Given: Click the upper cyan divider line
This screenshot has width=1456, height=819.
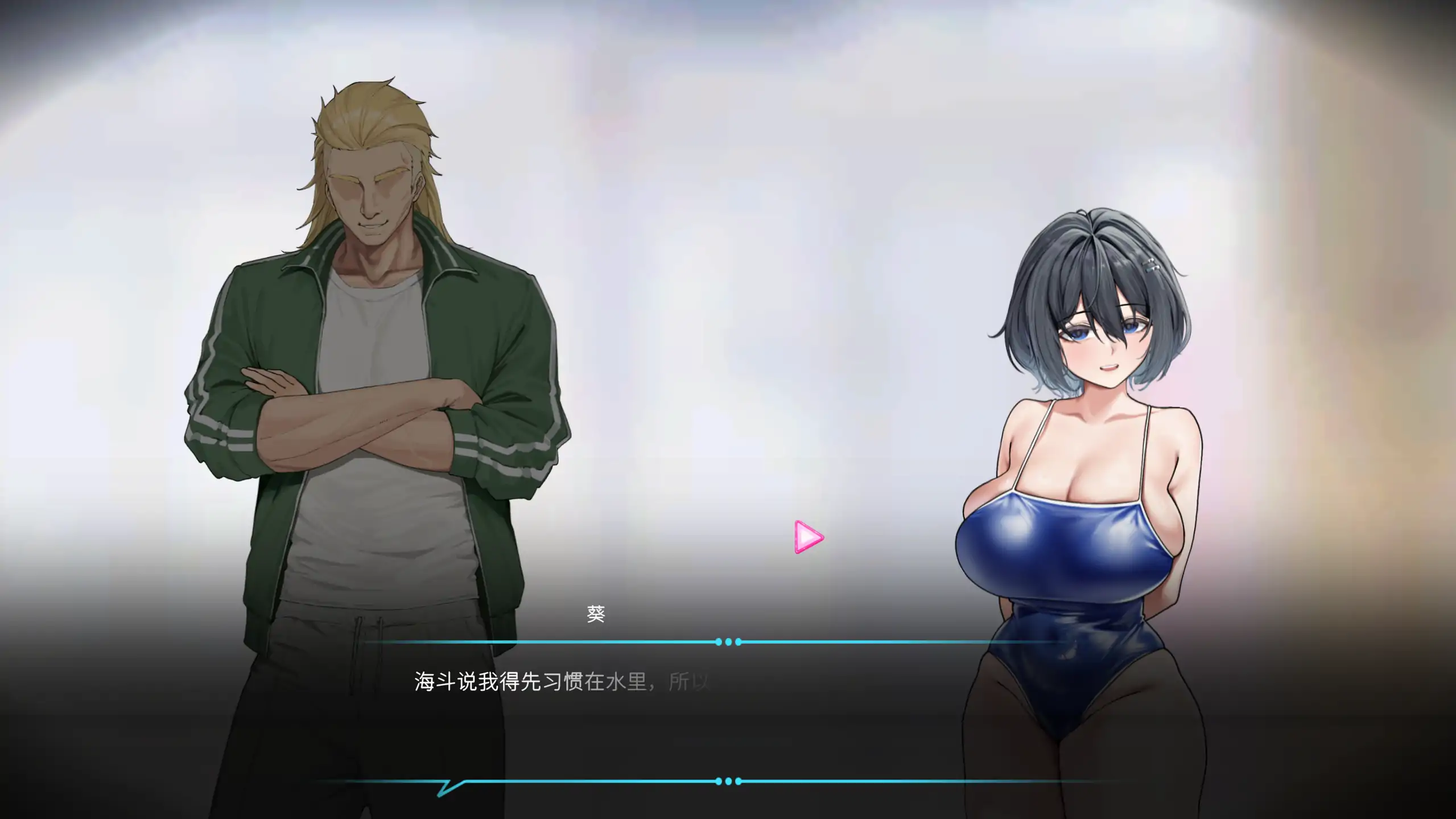Looking at the screenshot, I should (x=541, y=642).
